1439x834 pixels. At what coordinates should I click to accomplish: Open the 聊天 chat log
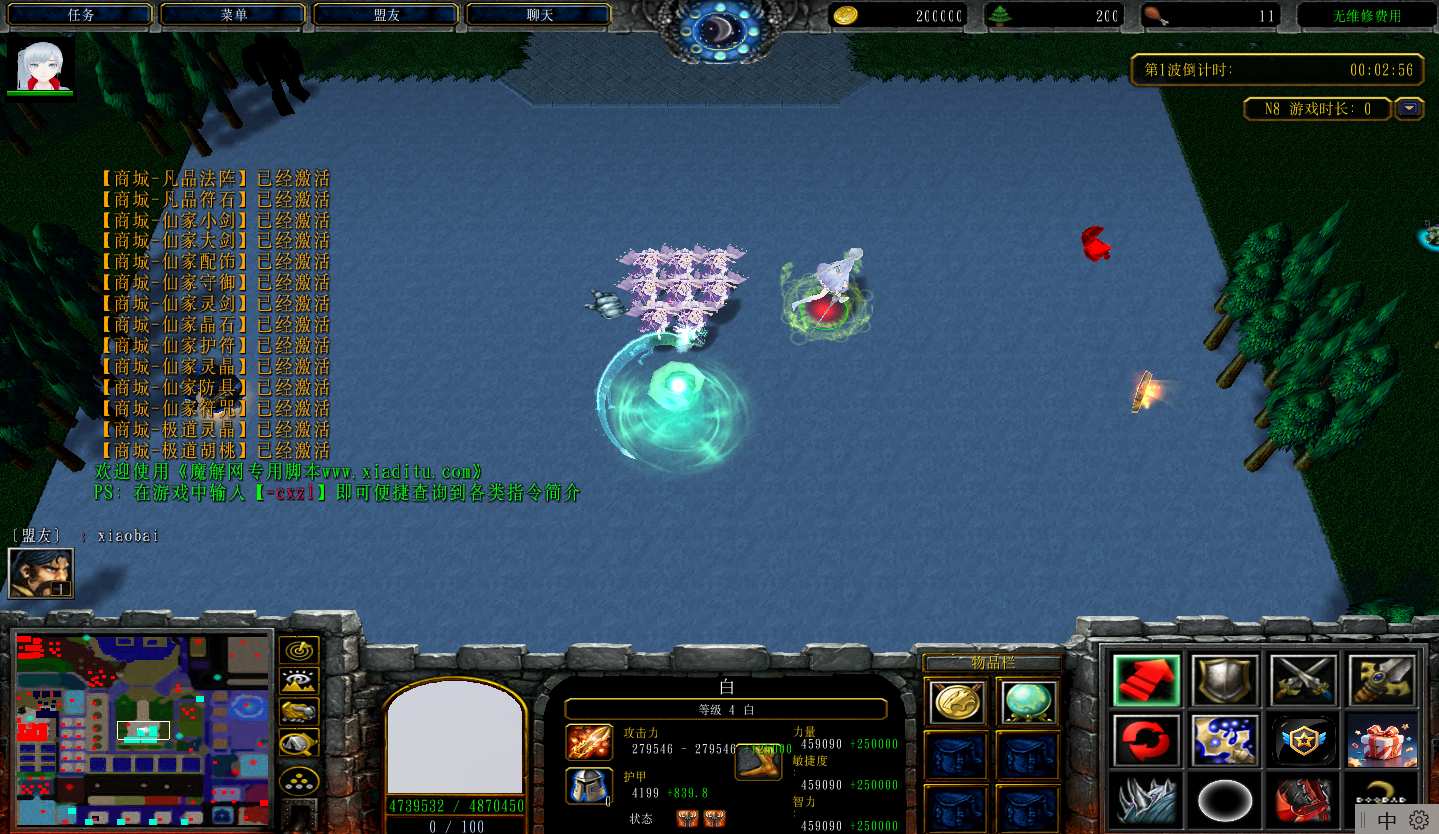539,15
